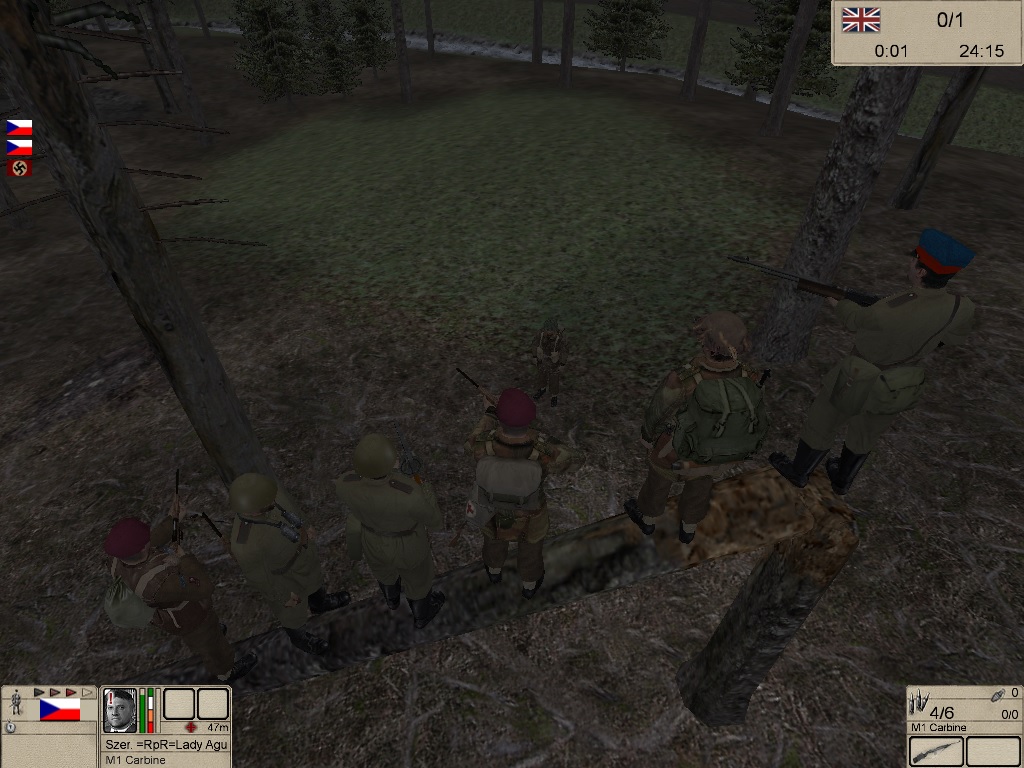Image resolution: width=1024 pixels, height=768 pixels.
Task: Click the M1 Carbine weapon slot
Action: tap(937, 751)
